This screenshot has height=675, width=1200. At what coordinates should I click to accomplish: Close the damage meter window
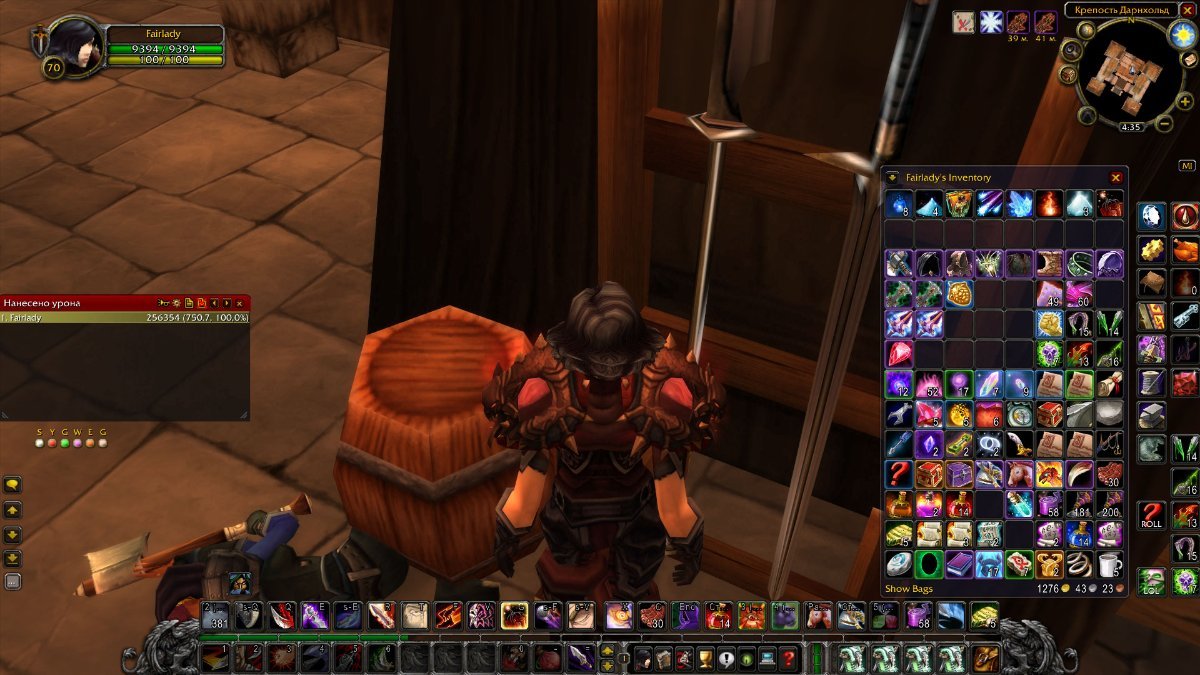pyautogui.click(x=240, y=302)
